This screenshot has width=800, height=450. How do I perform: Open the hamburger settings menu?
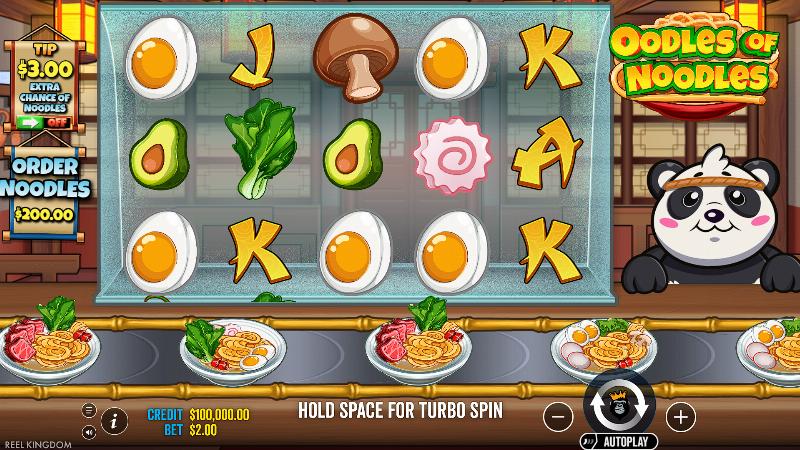(89, 410)
